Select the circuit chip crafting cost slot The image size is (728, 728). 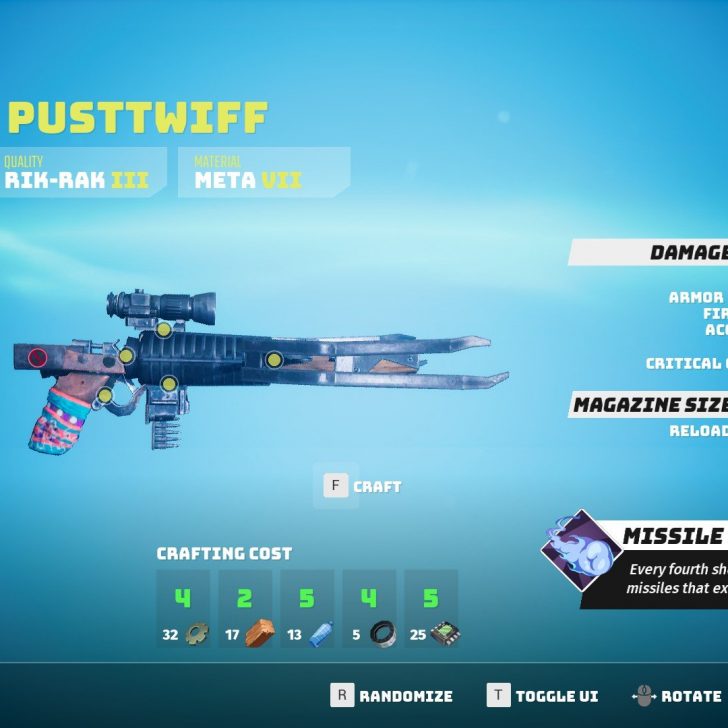click(431, 610)
